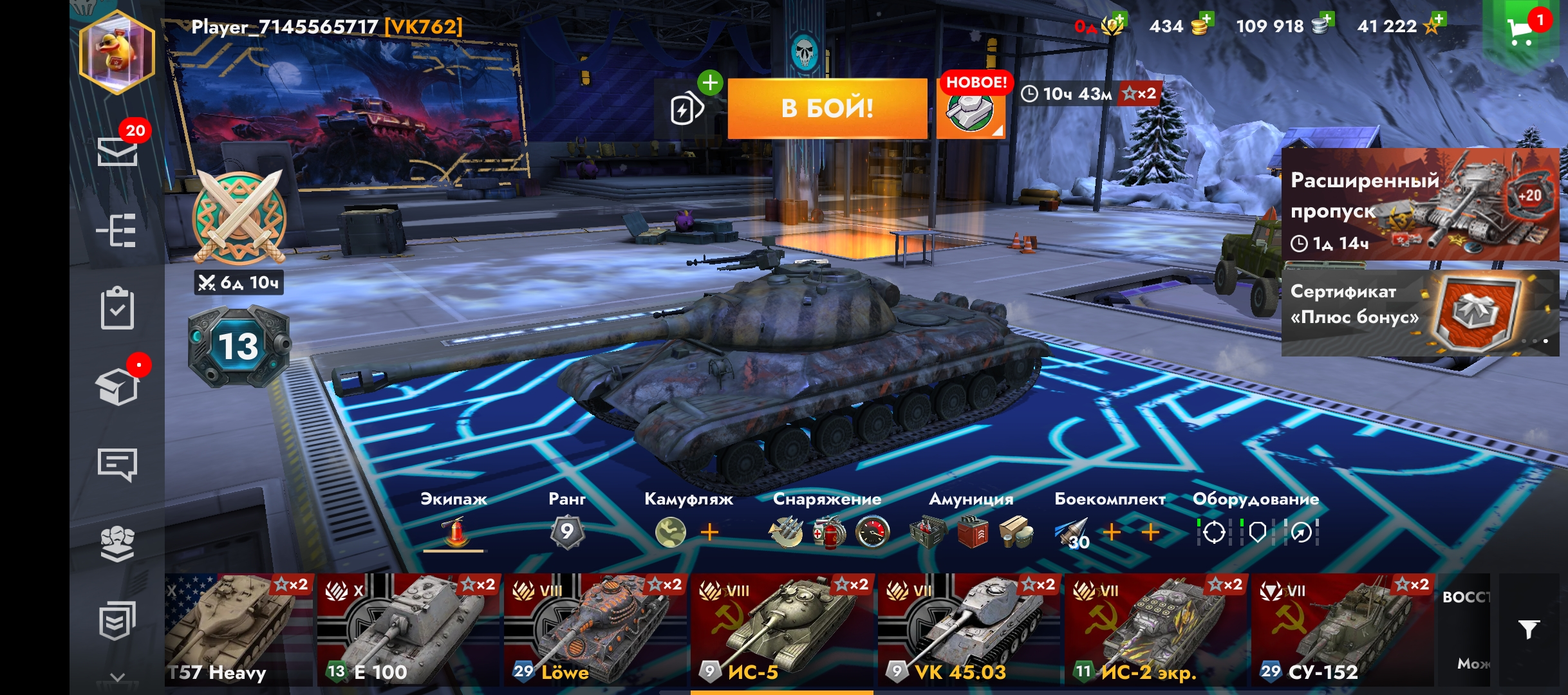The image size is (1568, 695).
Task: Add a camouflage with the plus slot
Action: tap(709, 532)
